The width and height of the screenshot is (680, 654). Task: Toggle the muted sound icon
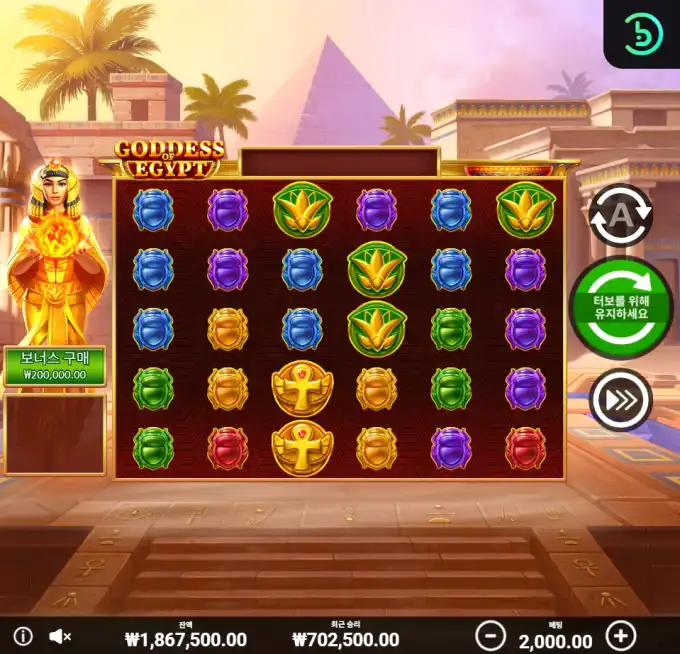point(60,636)
